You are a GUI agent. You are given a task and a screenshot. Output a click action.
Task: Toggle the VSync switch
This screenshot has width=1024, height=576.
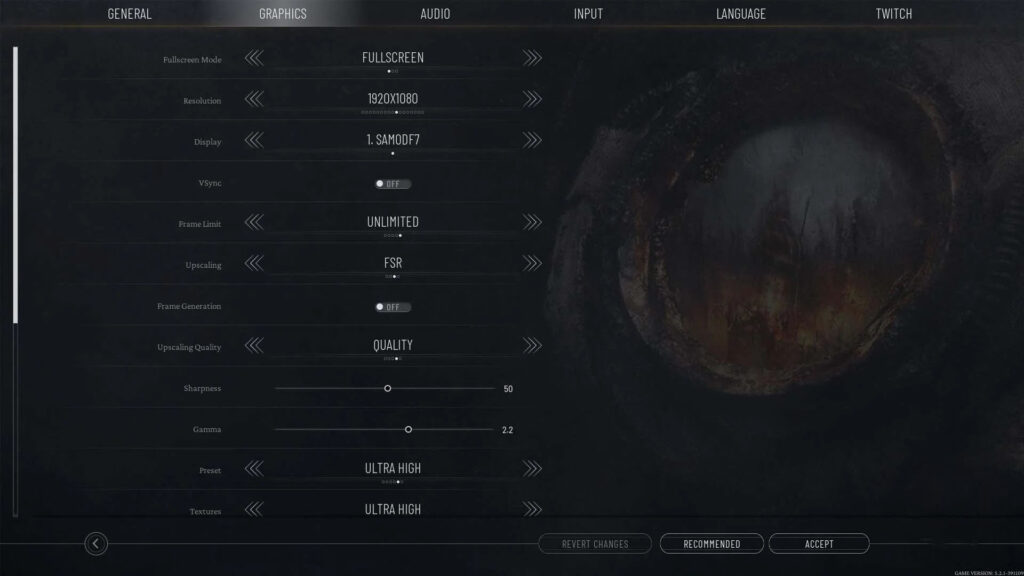393,184
